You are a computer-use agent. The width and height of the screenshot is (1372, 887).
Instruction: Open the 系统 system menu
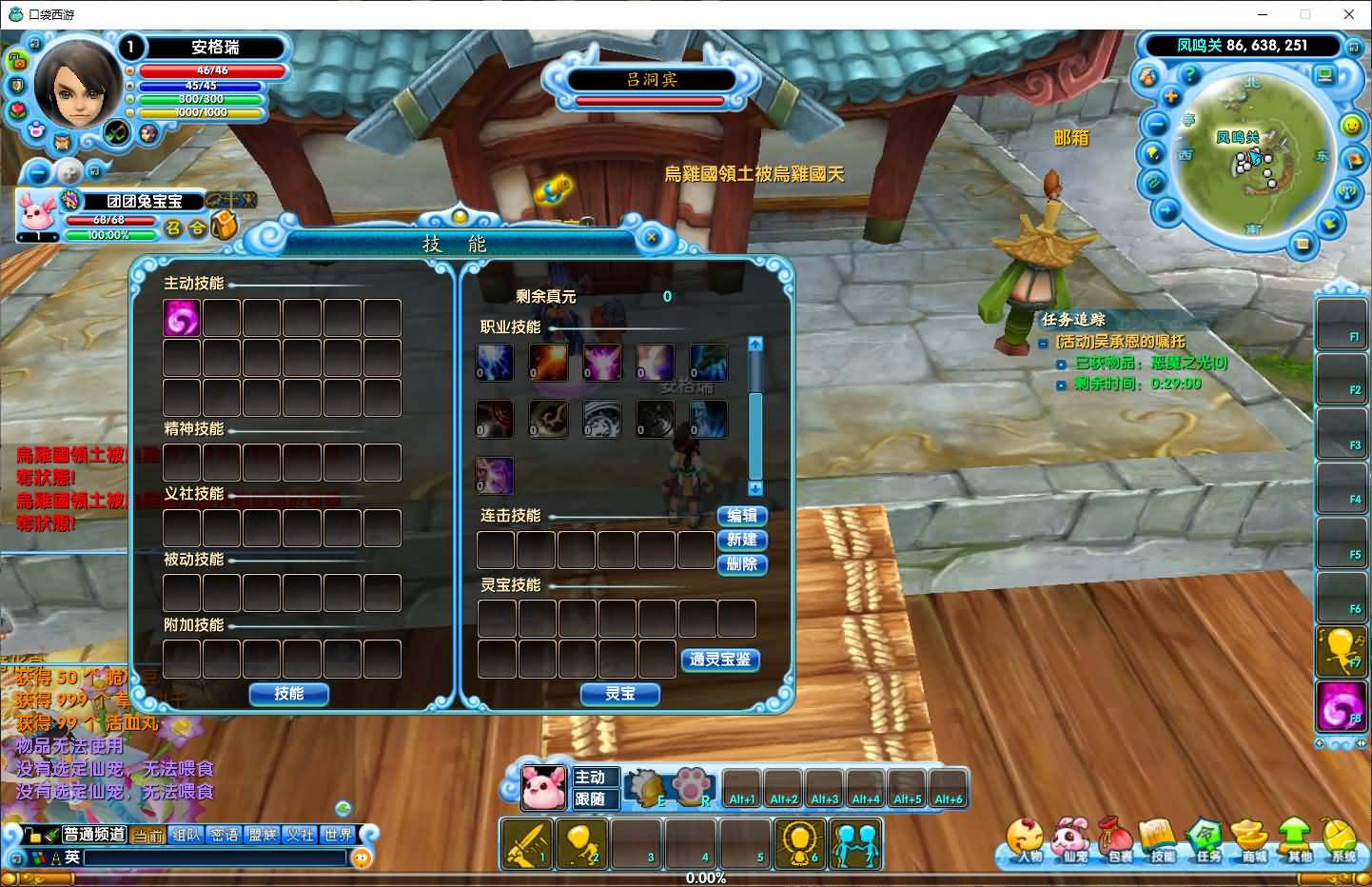[1343, 842]
